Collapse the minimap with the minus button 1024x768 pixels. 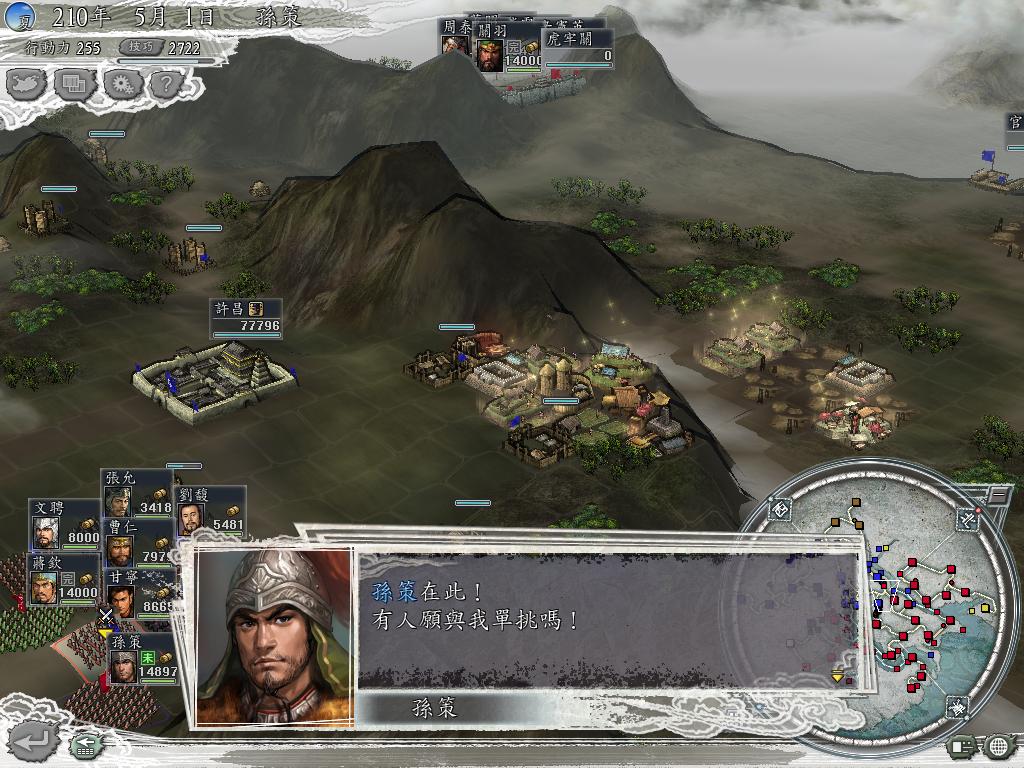(998, 495)
